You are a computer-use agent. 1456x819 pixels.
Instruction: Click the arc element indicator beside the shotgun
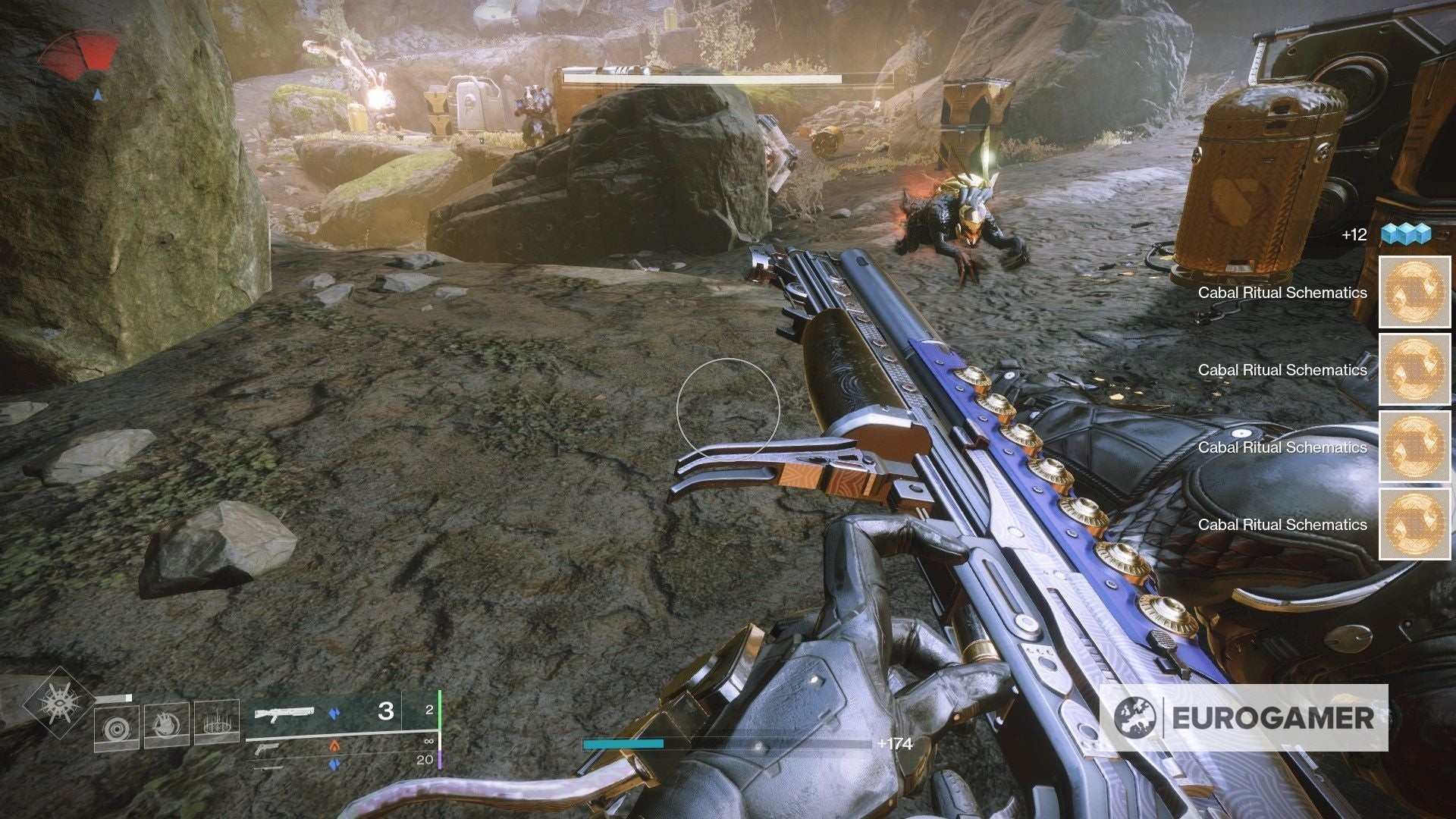(x=335, y=713)
